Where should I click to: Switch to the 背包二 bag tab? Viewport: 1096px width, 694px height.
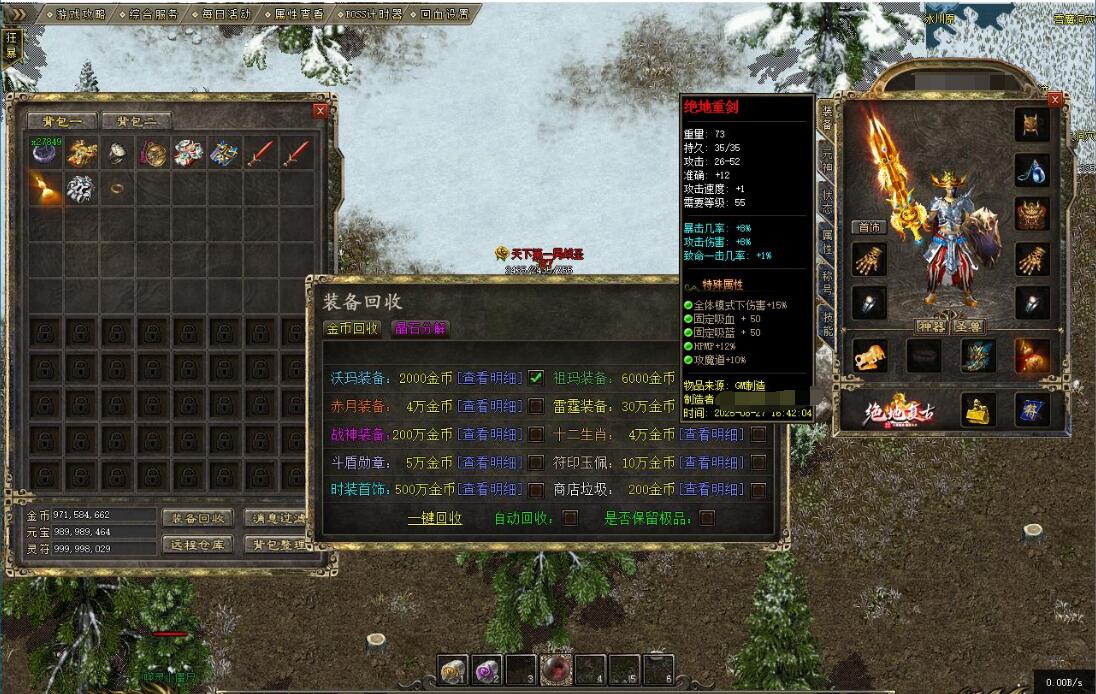(x=136, y=122)
